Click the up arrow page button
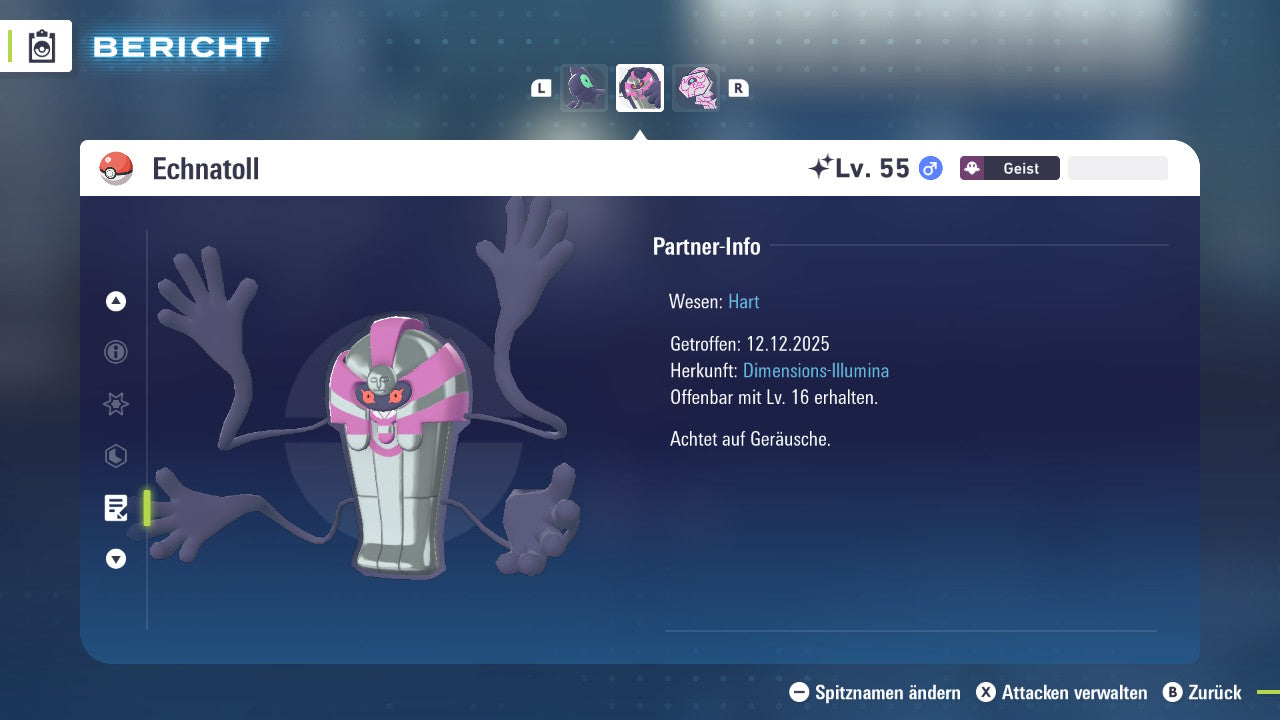The height and width of the screenshot is (720, 1280). tap(116, 301)
